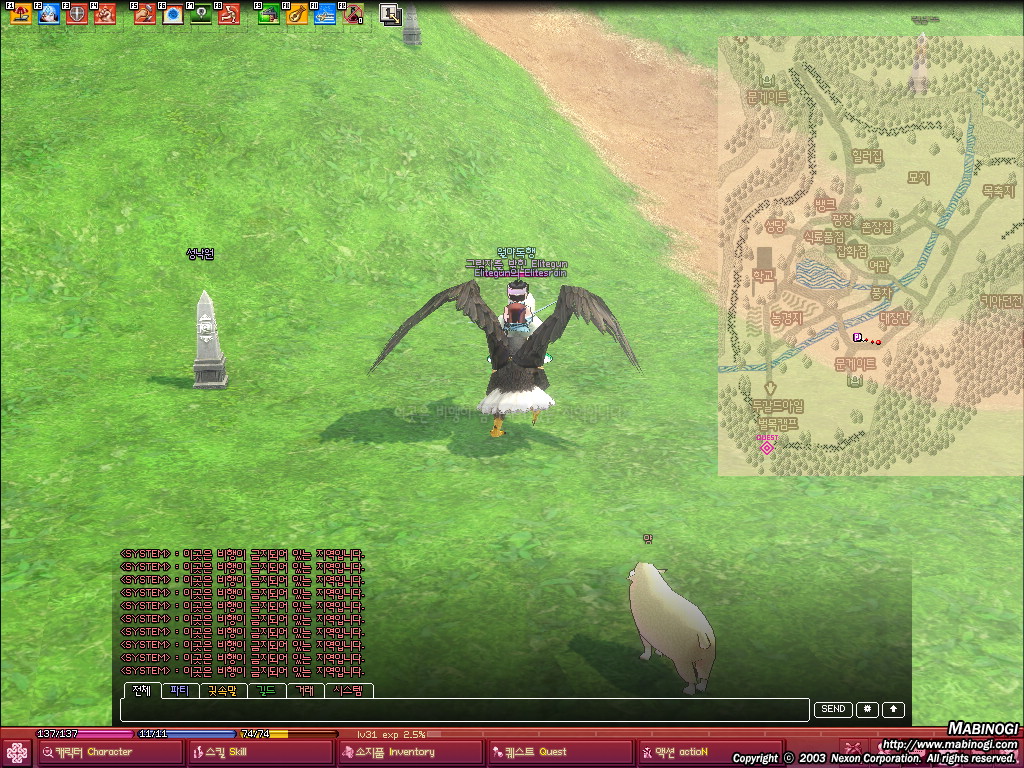The width and height of the screenshot is (1024, 768).
Task: Open the actioN menu
Action: click(708, 752)
